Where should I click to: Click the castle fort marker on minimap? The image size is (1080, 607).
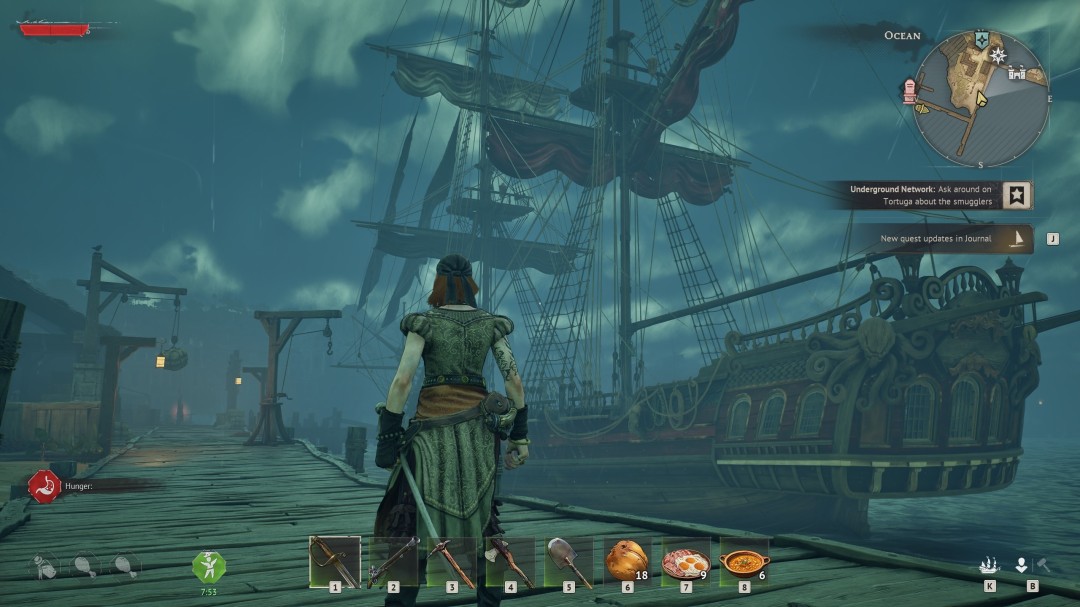[1018, 71]
